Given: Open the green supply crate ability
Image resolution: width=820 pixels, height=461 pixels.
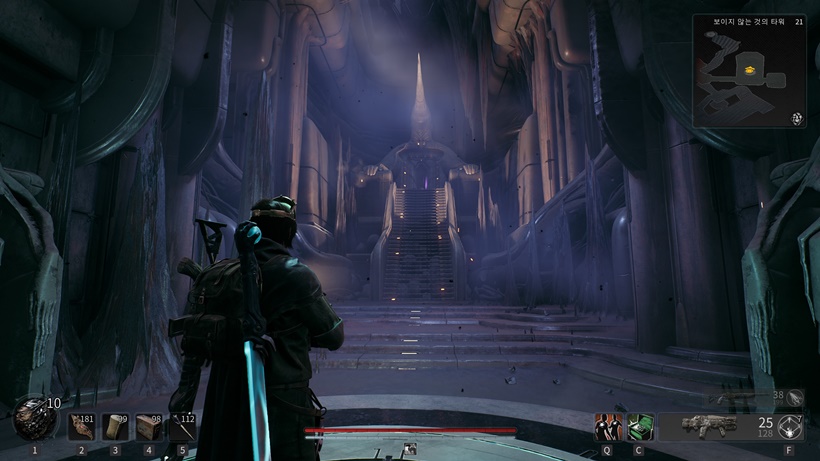Looking at the screenshot, I should (x=640, y=427).
